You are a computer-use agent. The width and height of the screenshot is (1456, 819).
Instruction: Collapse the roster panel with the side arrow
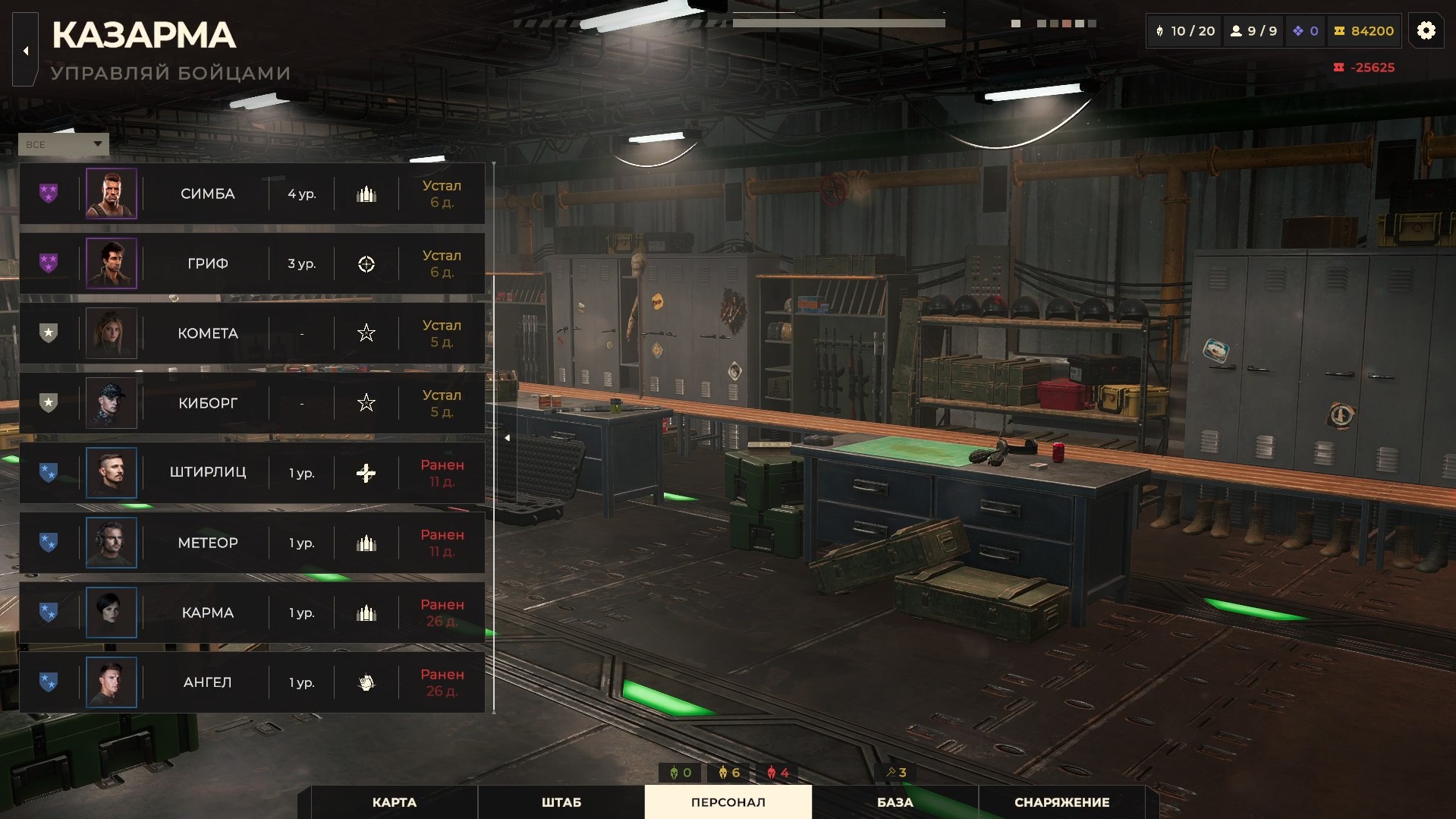click(507, 438)
